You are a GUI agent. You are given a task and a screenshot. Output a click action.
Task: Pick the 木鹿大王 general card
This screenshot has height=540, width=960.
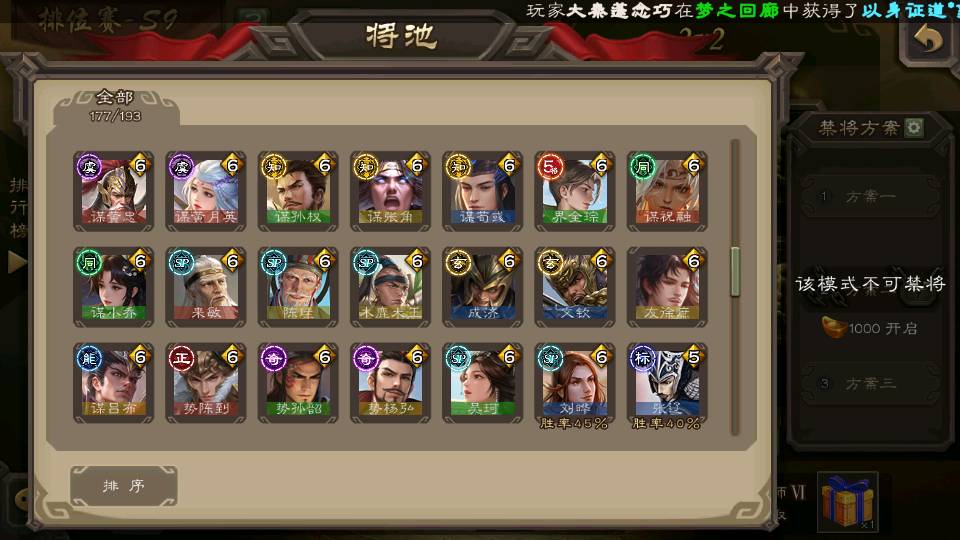[x=389, y=286]
